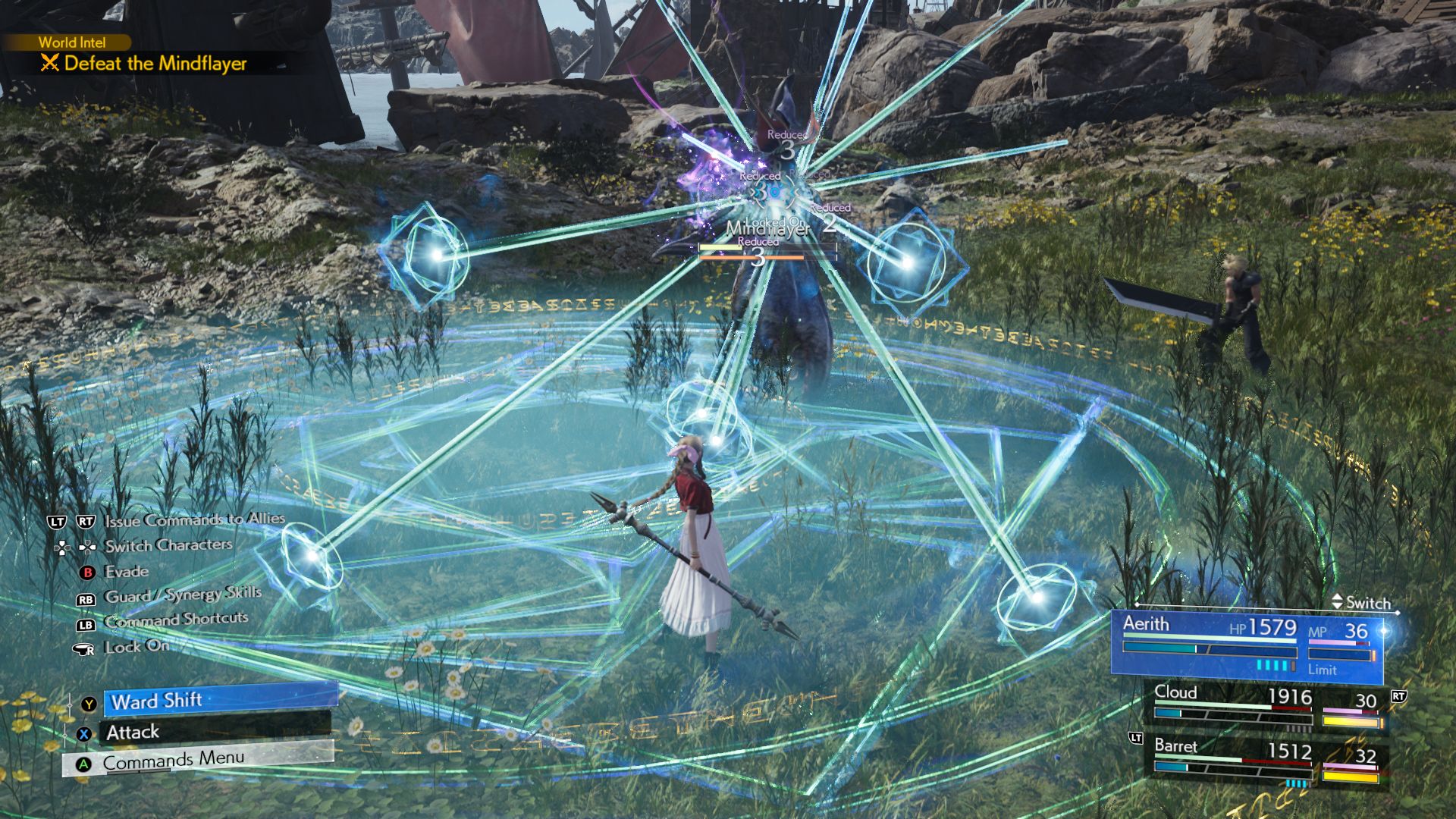Select the Ward Shift command
The height and width of the screenshot is (819, 1456).
(220, 700)
